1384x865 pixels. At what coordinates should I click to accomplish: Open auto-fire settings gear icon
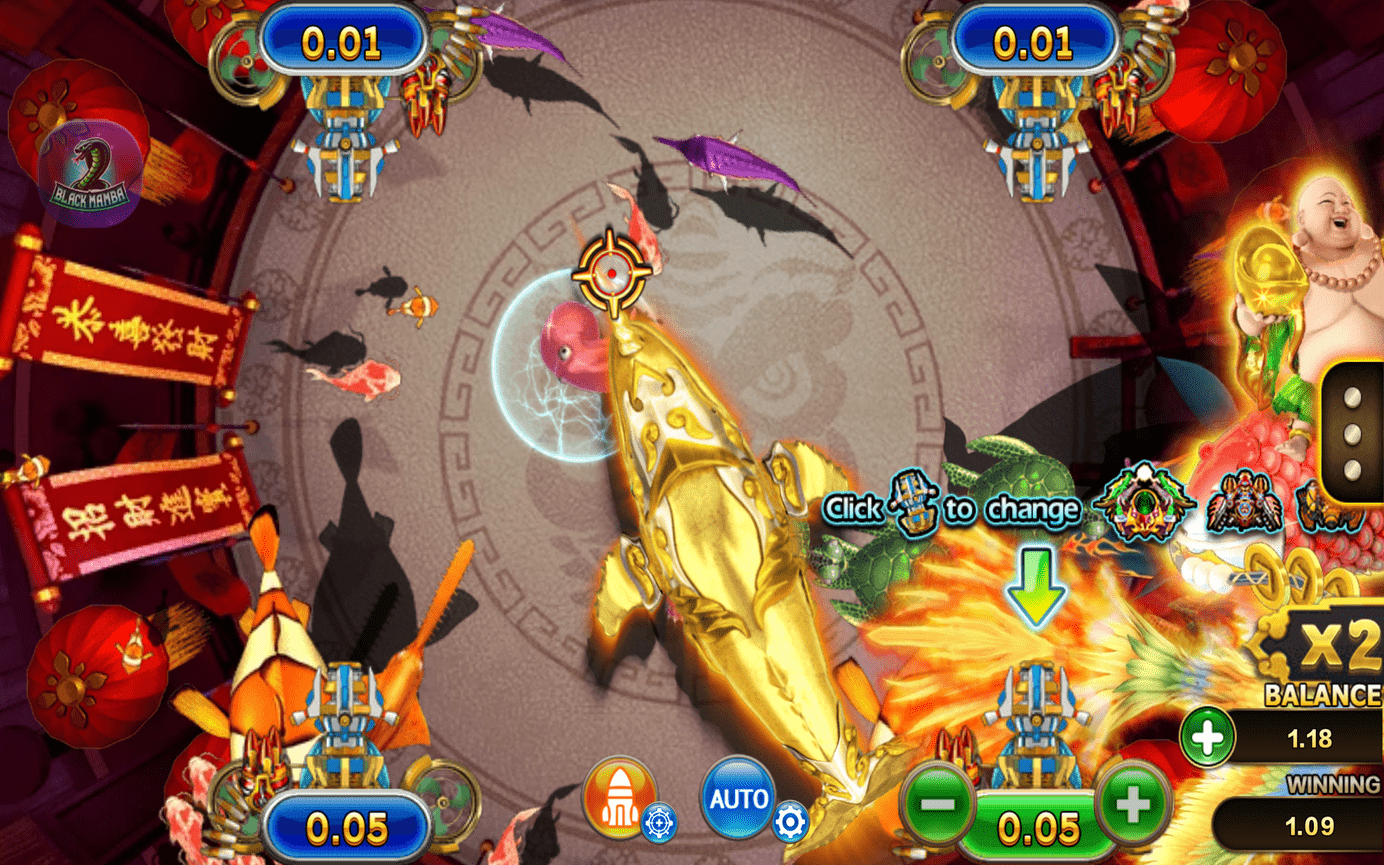pos(790,821)
